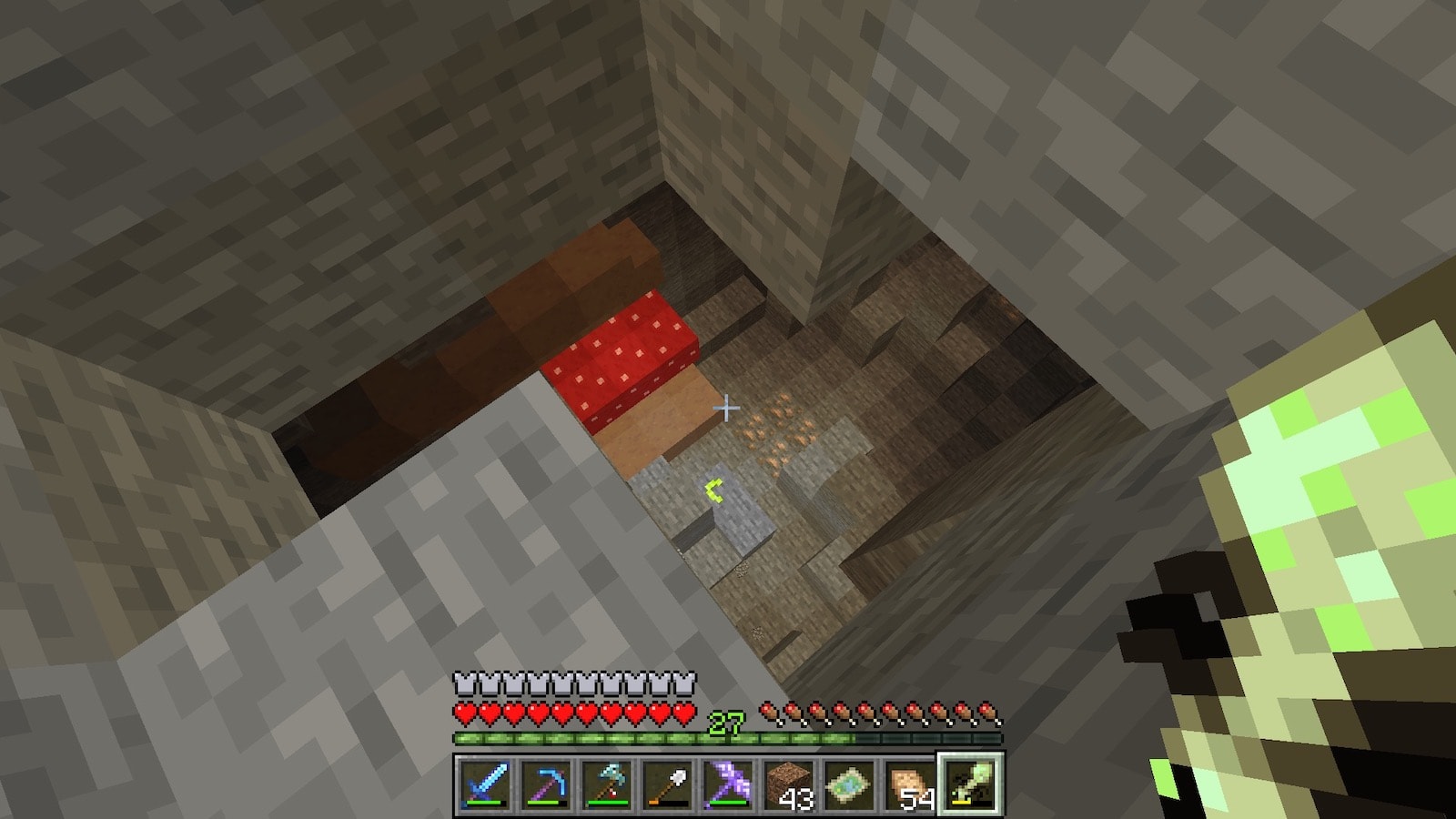The width and height of the screenshot is (1456, 819).
Task: Choose the diamond axe in the hotbar
Action: pos(604,783)
